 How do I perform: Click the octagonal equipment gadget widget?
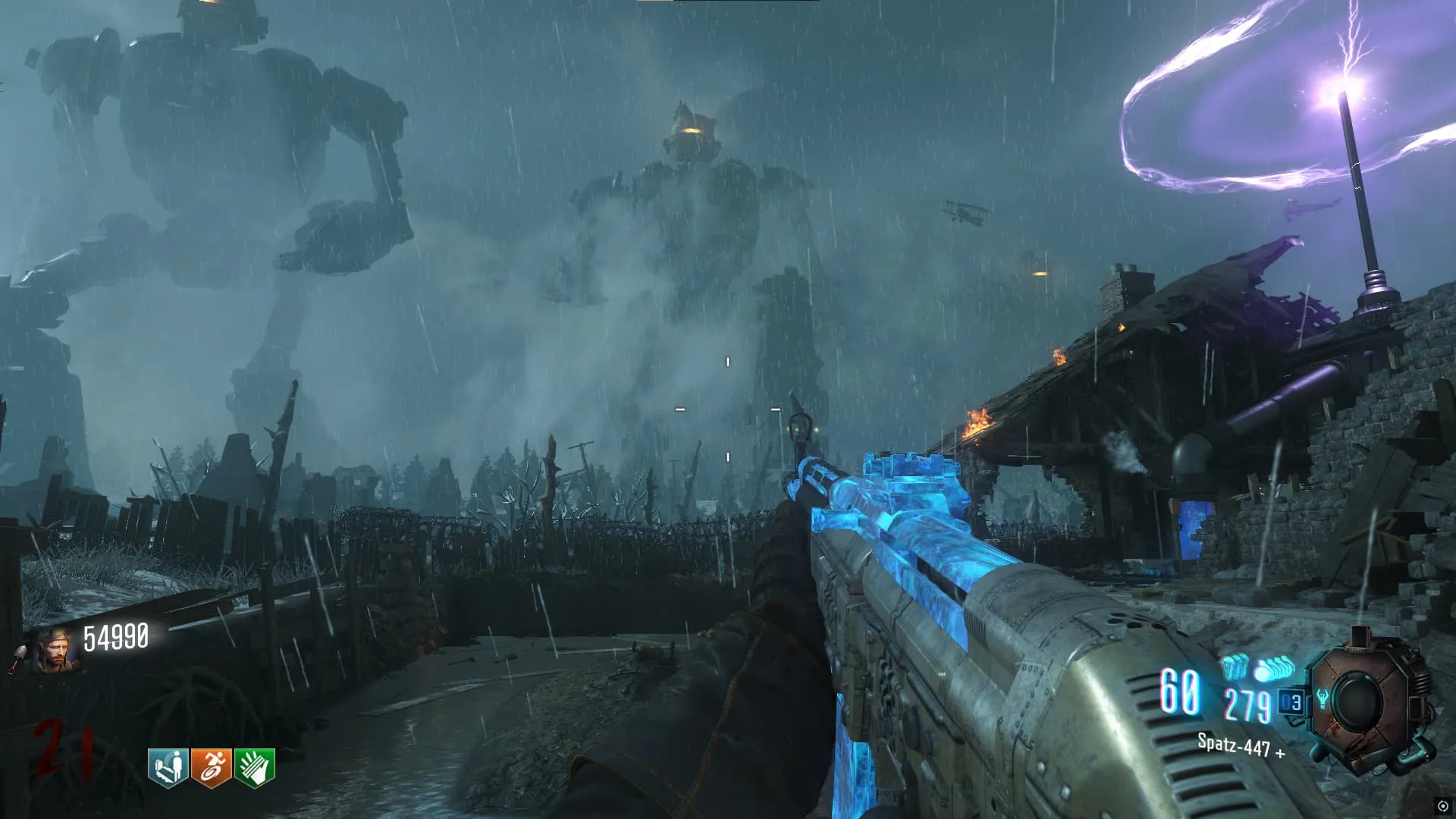(1367, 703)
